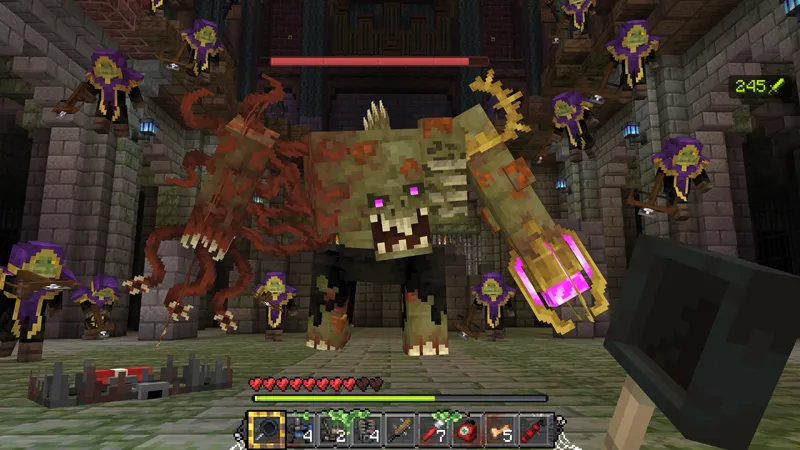Pick the red medkit hotbar slot
The image size is (800, 450).
click(x=466, y=431)
